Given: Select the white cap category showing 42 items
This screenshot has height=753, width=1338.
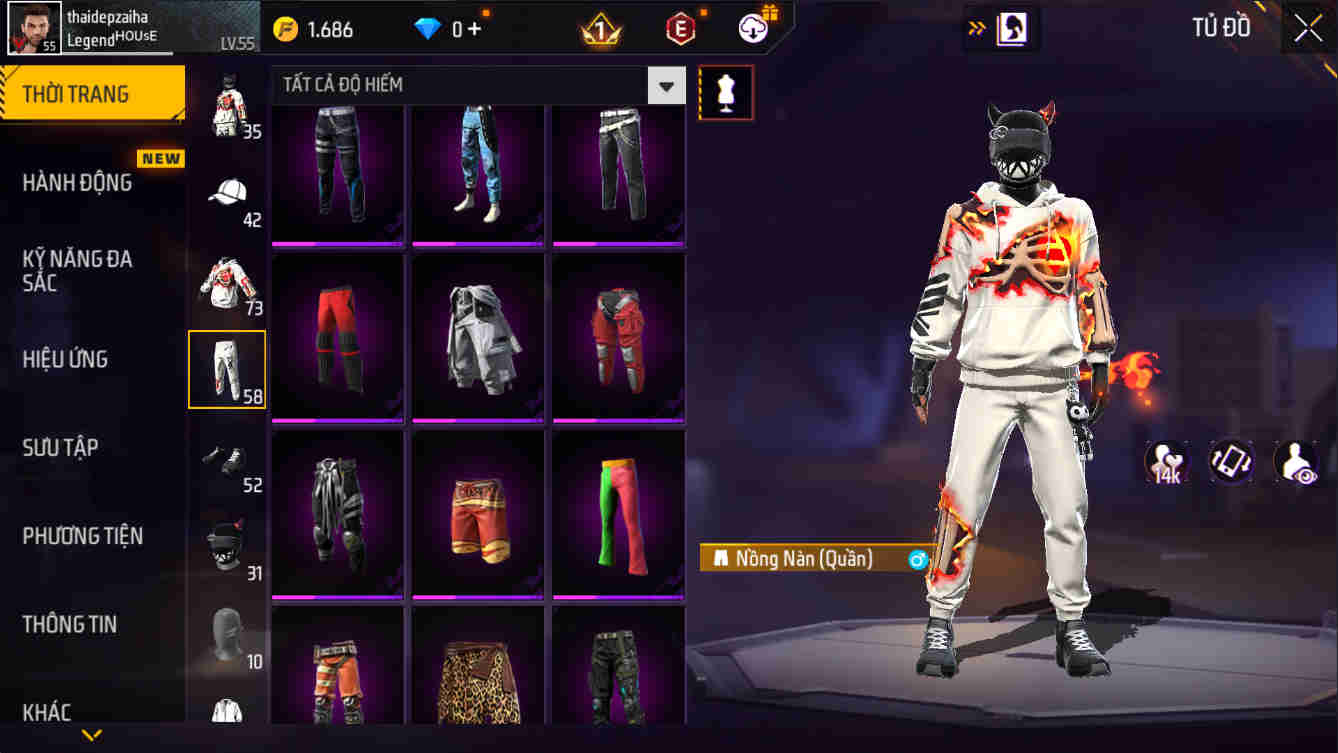Looking at the screenshot, I should pos(227,192).
